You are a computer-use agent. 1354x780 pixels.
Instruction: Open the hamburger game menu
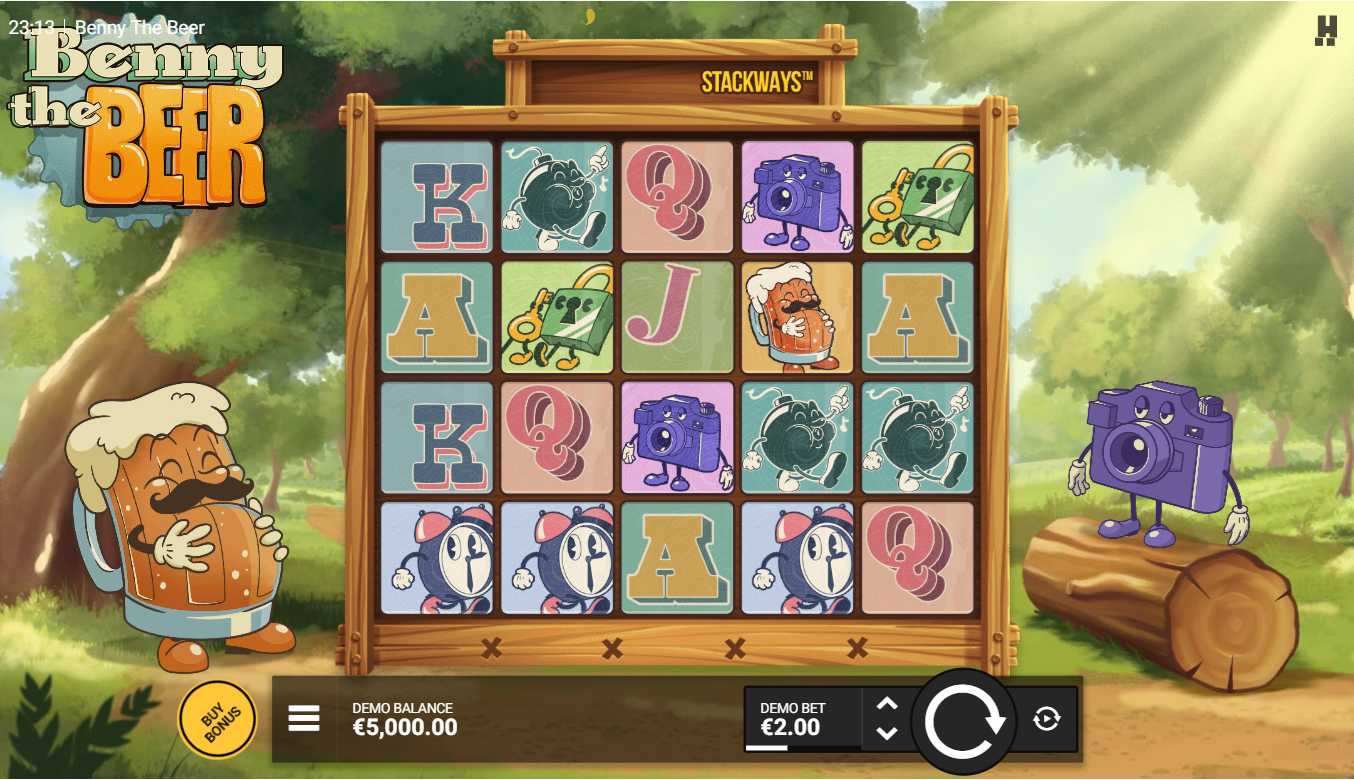pos(304,718)
